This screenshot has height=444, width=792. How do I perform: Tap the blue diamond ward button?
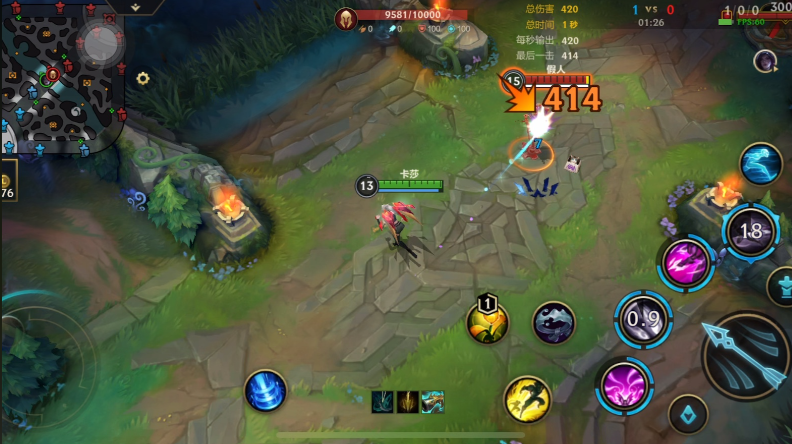click(687, 413)
